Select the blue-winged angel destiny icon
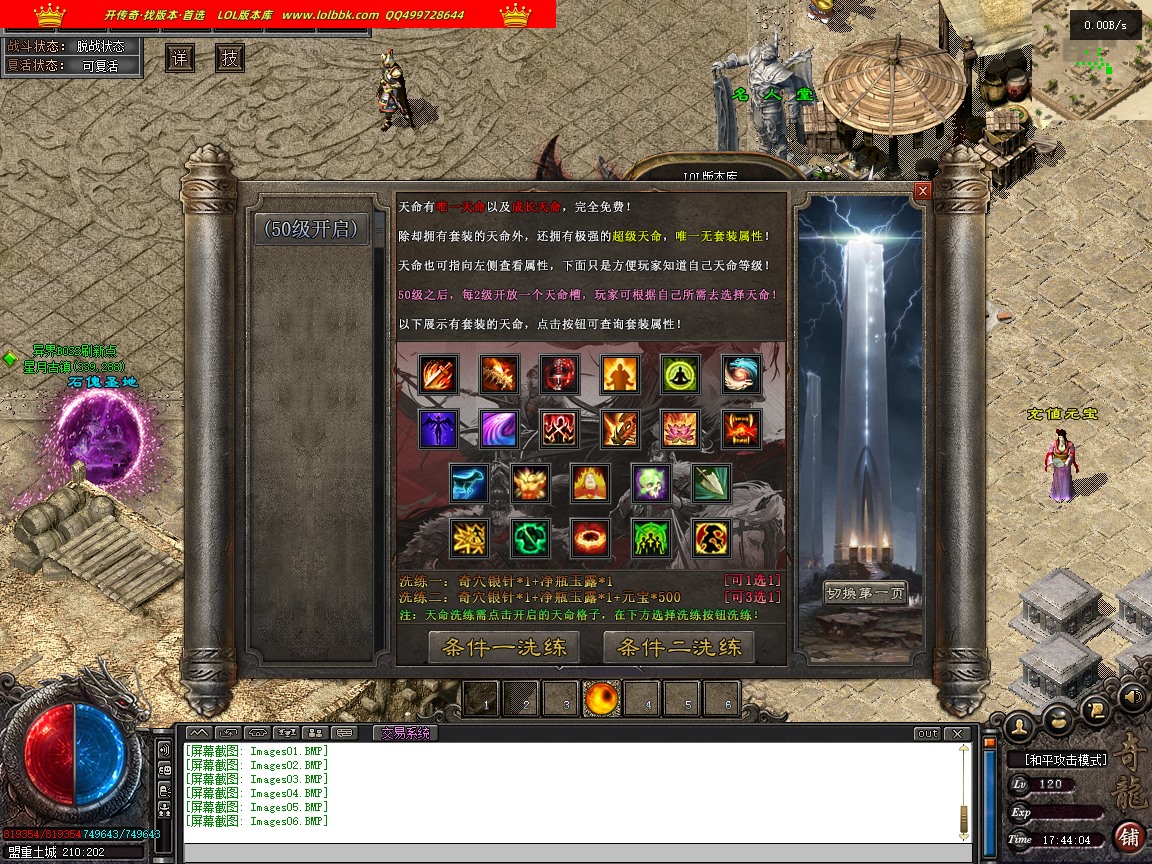This screenshot has height=864, width=1152. (x=438, y=429)
